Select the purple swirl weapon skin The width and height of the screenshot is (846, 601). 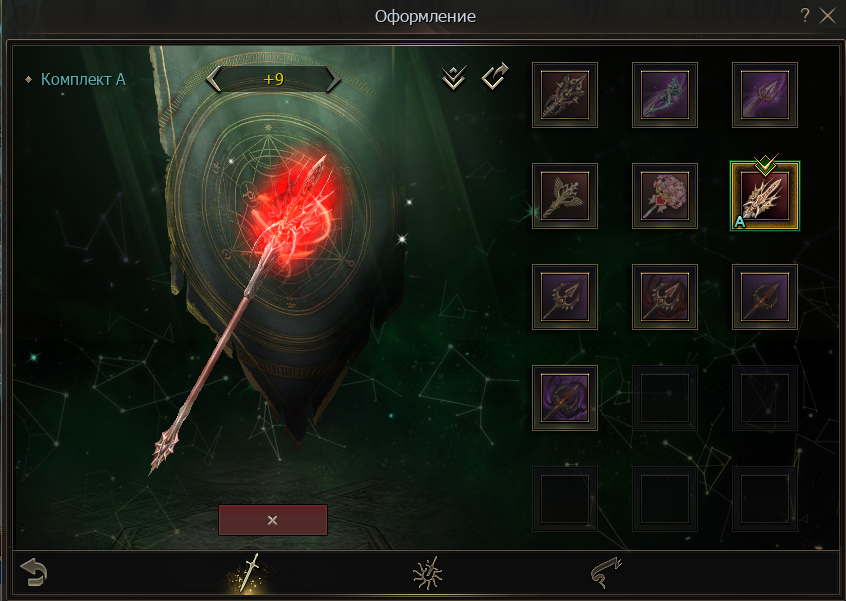[565, 397]
